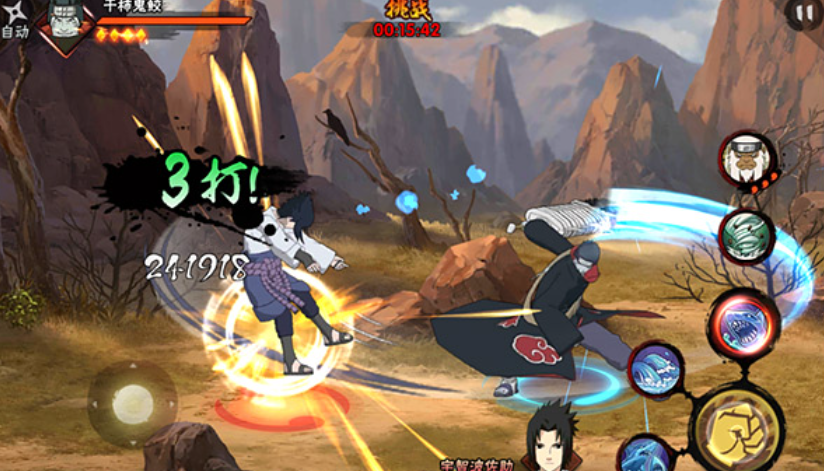Trigger the water dragon skill at bottom edge
The height and width of the screenshot is (471, 824).
[643, 456]
